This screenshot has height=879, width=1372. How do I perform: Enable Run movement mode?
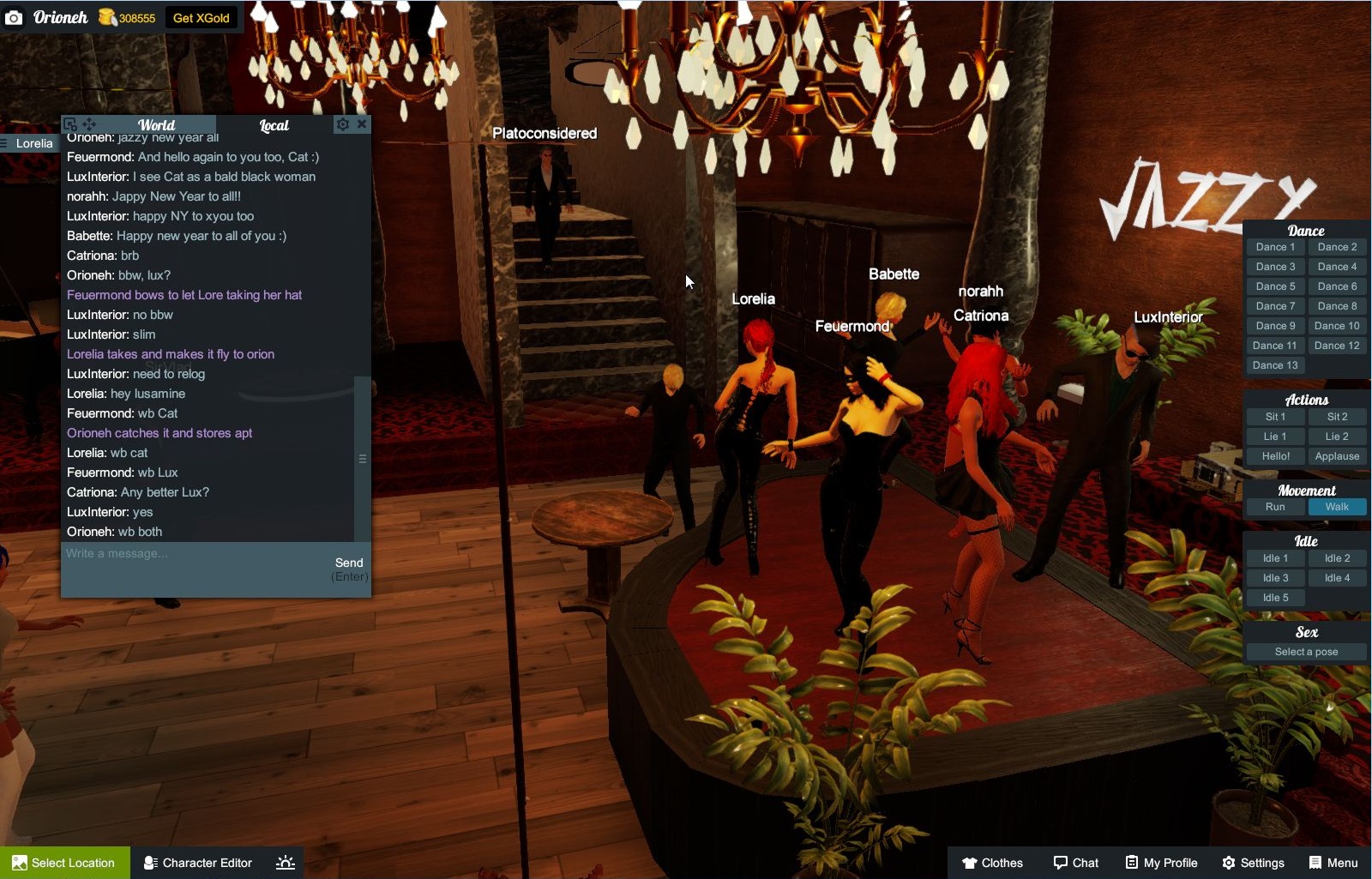[x=1274, y=507]
